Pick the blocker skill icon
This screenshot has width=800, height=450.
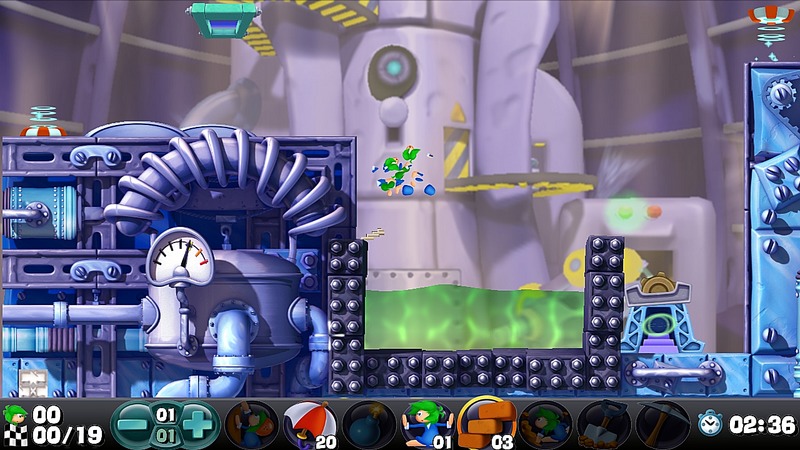pos(426,424)
